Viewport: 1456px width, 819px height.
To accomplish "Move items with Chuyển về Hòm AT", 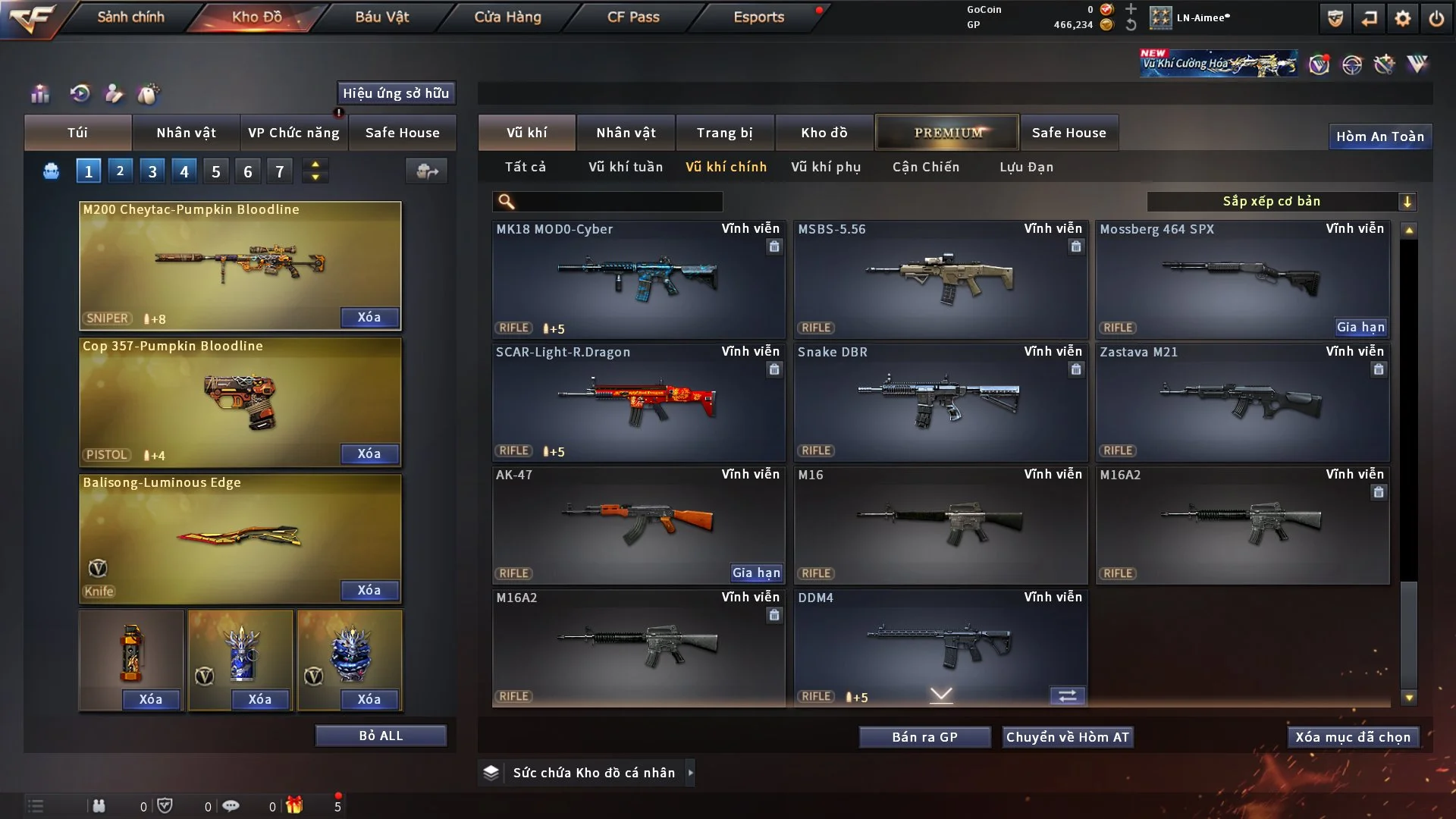I will point(1067,737).
